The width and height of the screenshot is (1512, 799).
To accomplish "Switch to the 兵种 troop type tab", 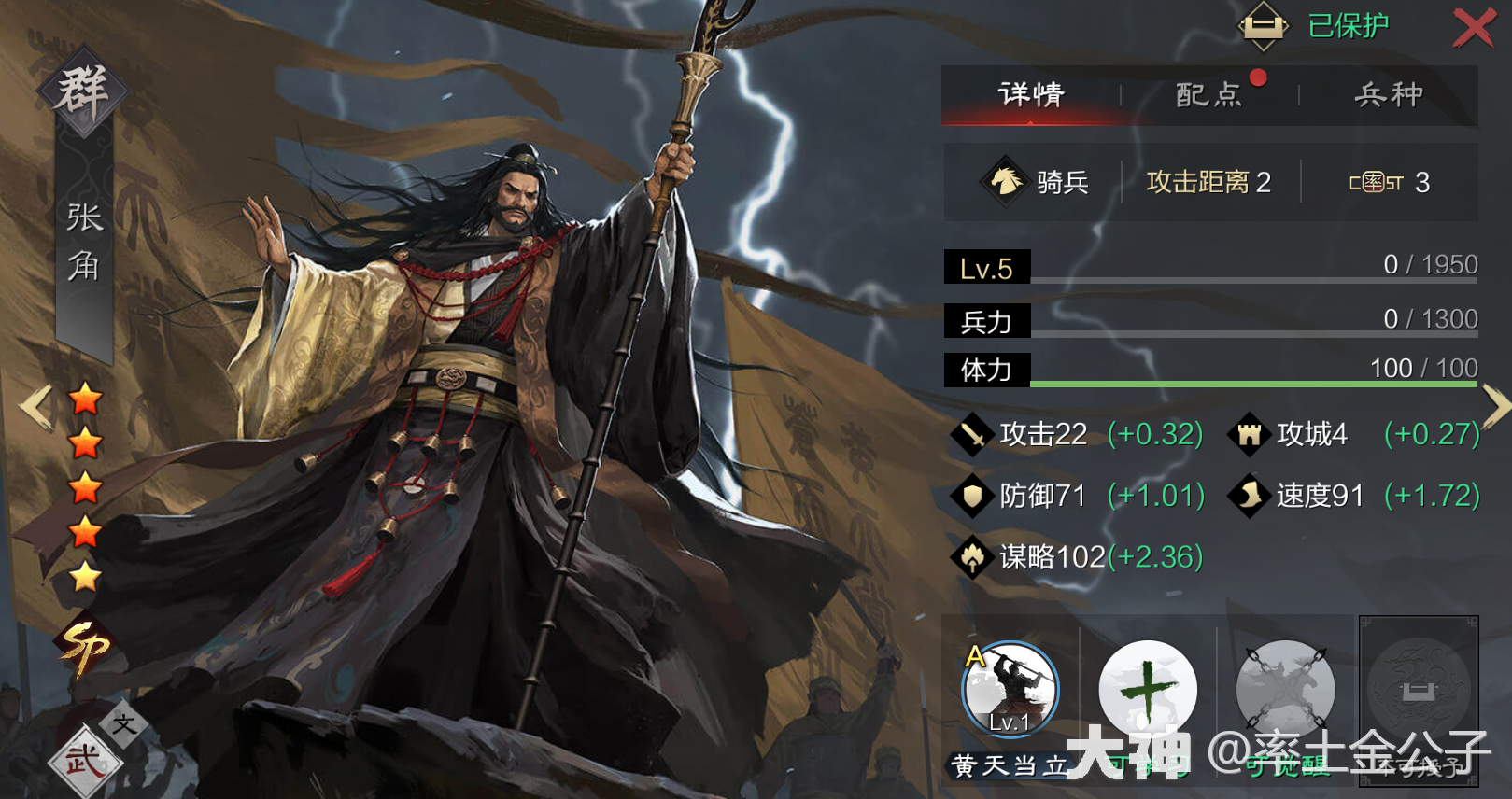I will [x=1389, y=94].
